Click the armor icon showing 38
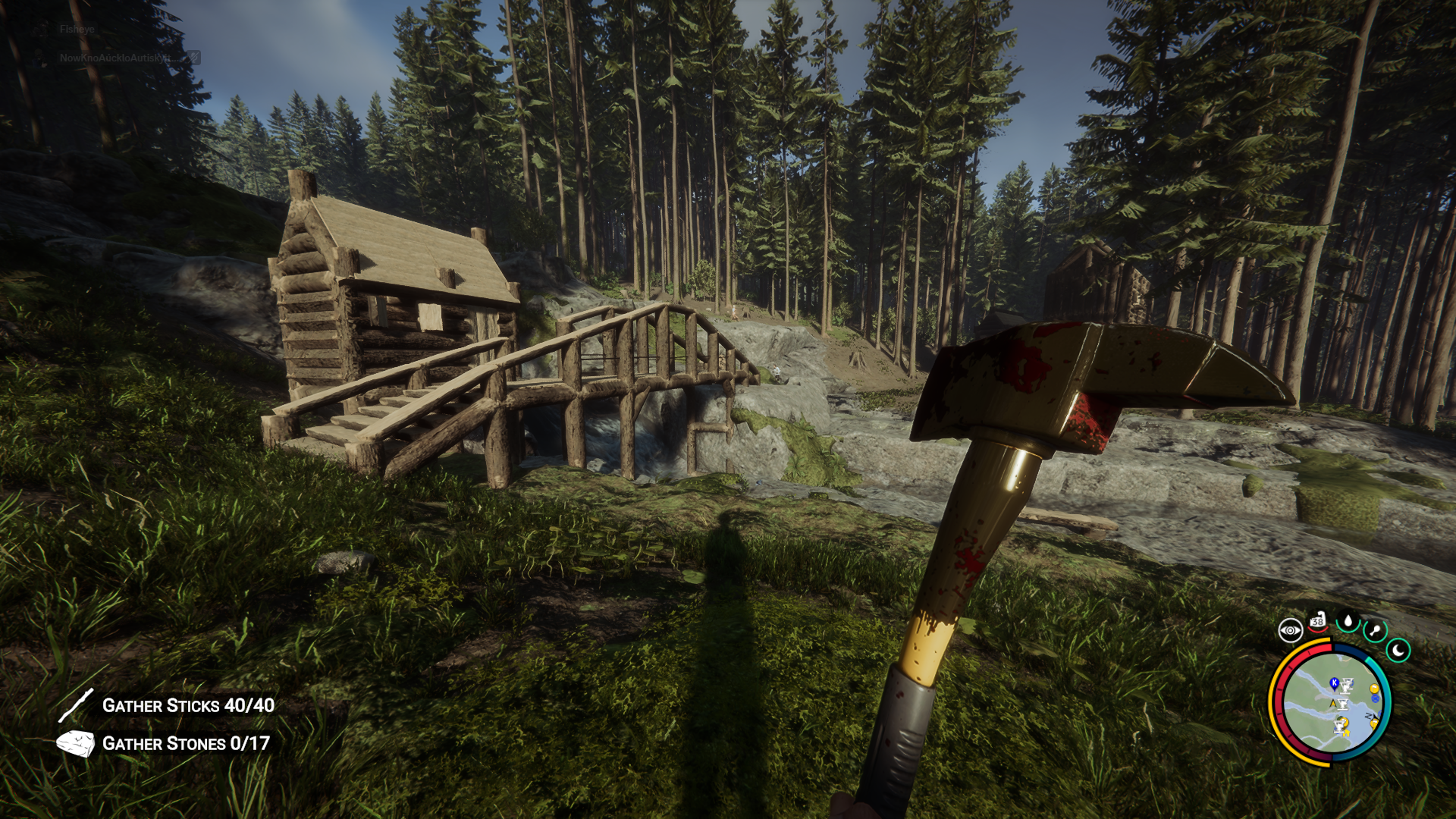The height and width of the screenshot is (819, 1456). pyautogui.click(x=1318, y=621)
